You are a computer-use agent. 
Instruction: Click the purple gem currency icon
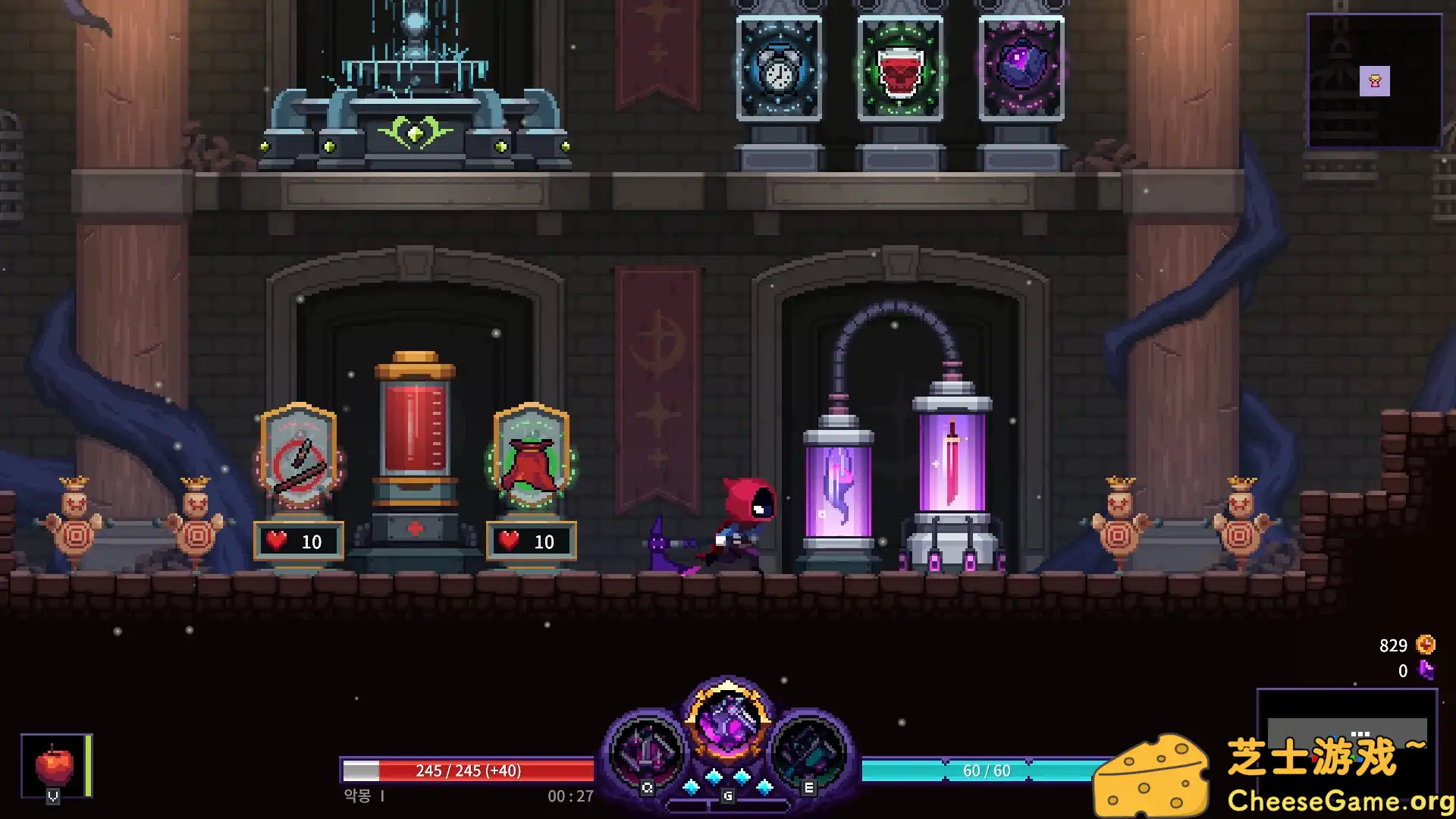tap(1423, 670)
